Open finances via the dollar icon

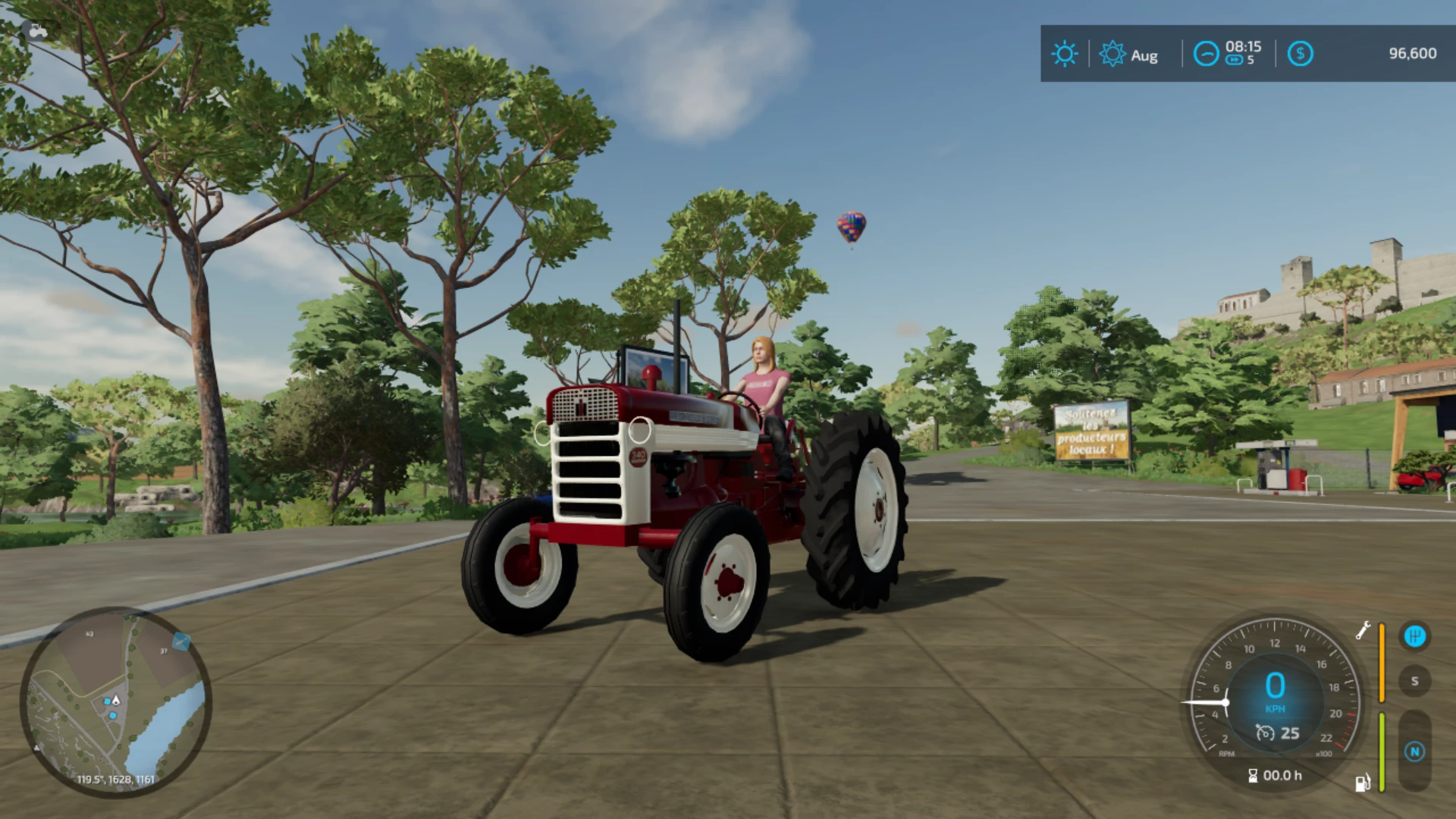pos(1300,54)
